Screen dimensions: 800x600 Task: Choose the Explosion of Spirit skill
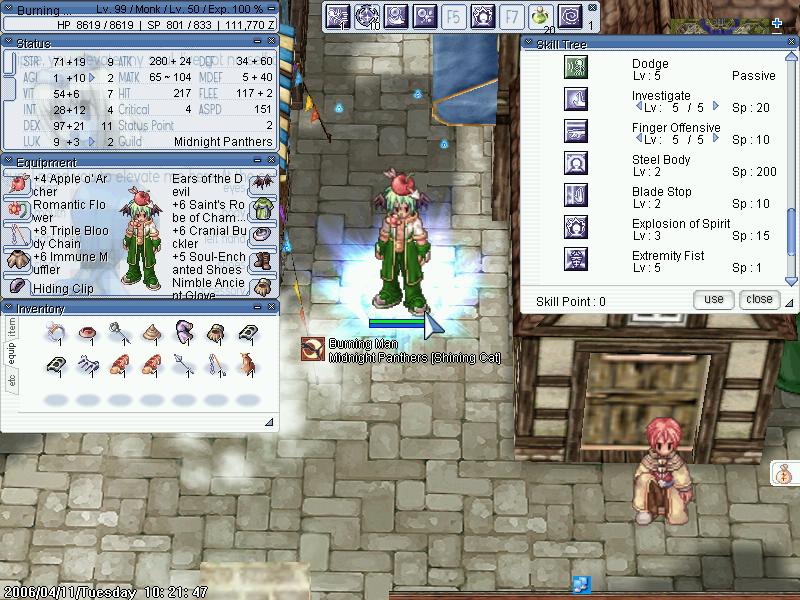(x=576, y=227)
